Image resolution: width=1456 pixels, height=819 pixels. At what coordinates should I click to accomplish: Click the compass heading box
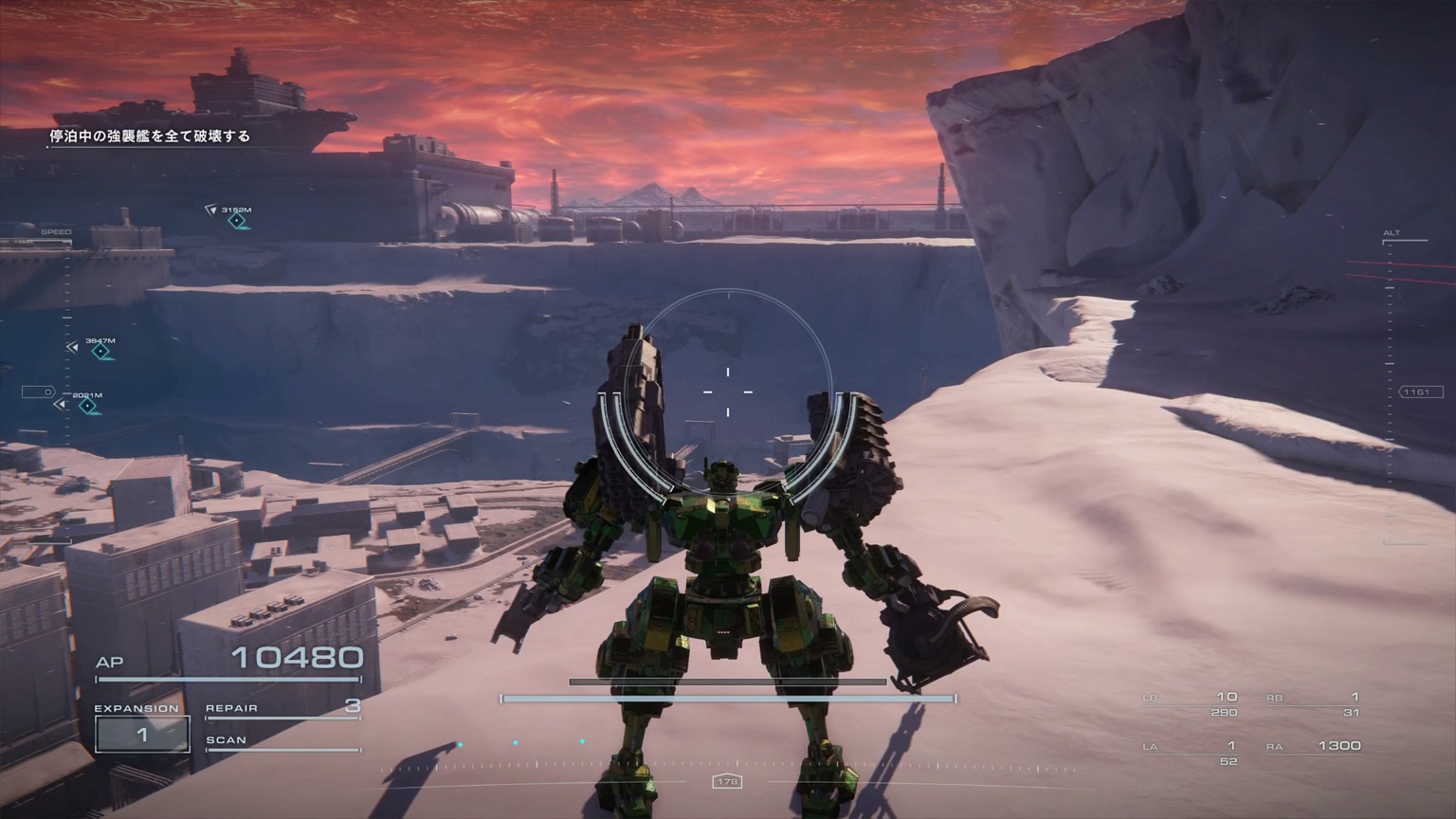pos(727,781)
